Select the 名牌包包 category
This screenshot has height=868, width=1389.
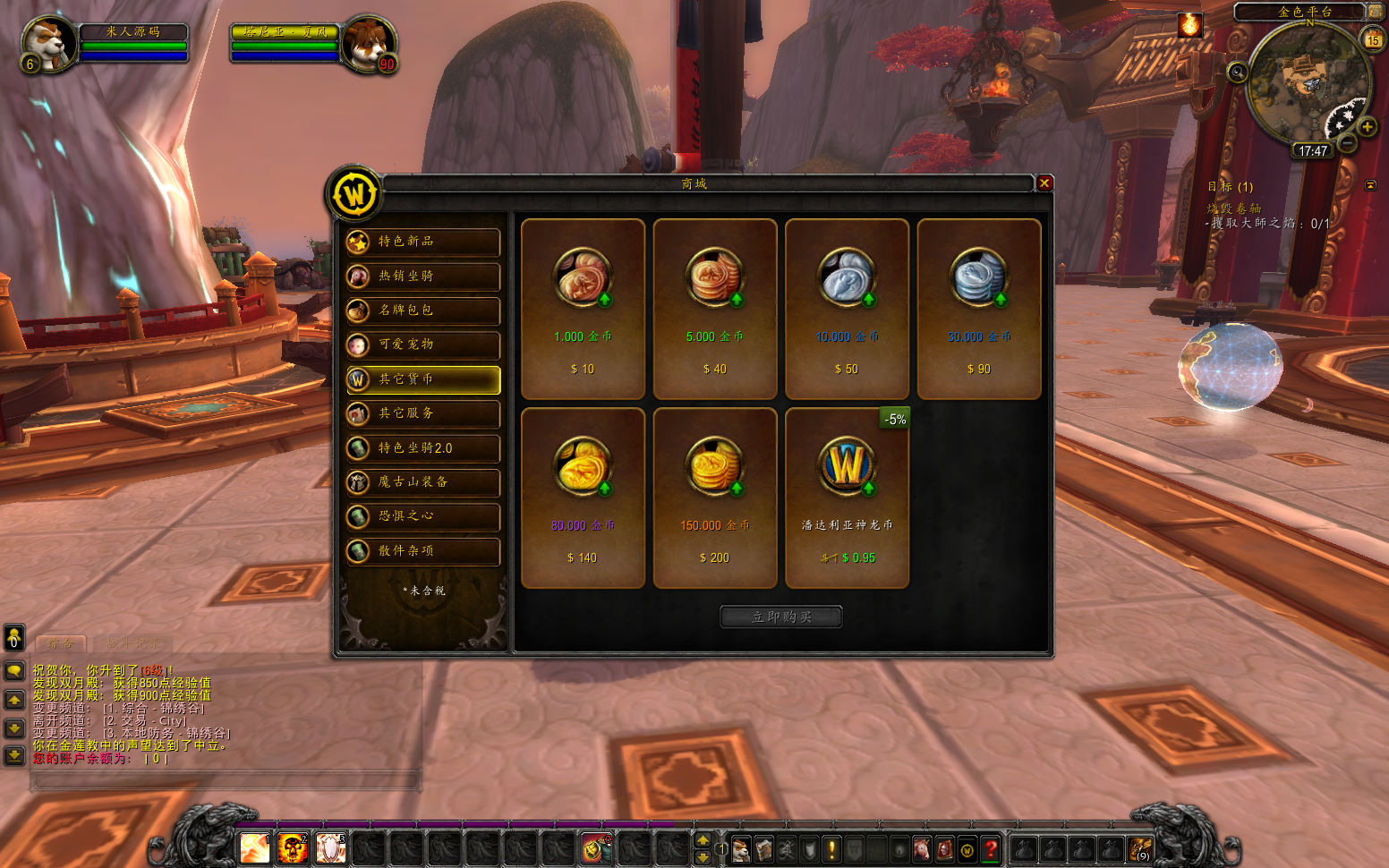[423, 311]
